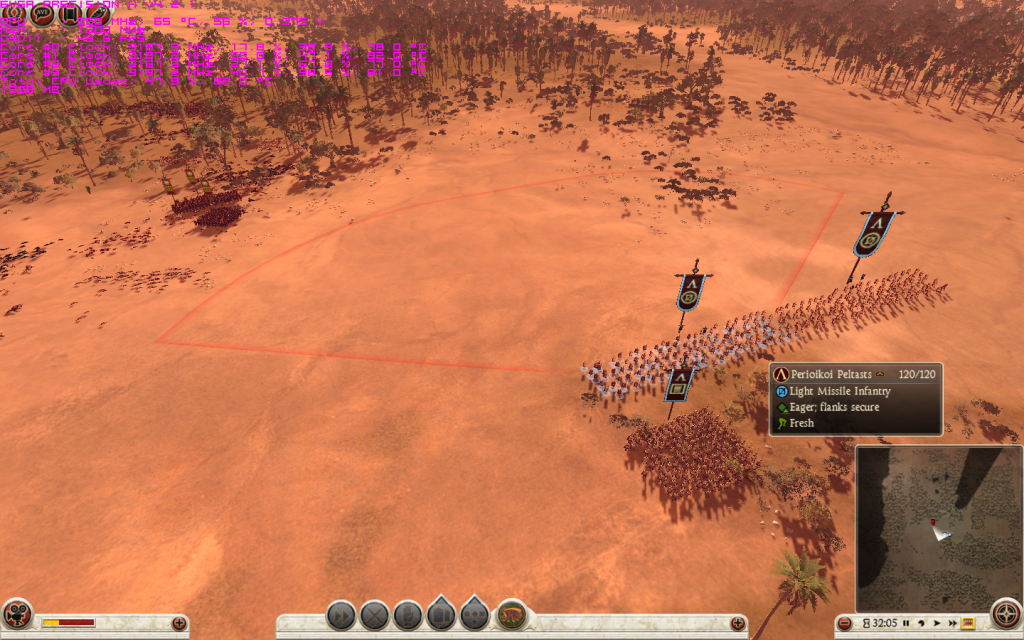The width and height of the screenshot is (1024, 640).
Task: Collapse the minimap with the red minus button
Action: pos(845,623)
